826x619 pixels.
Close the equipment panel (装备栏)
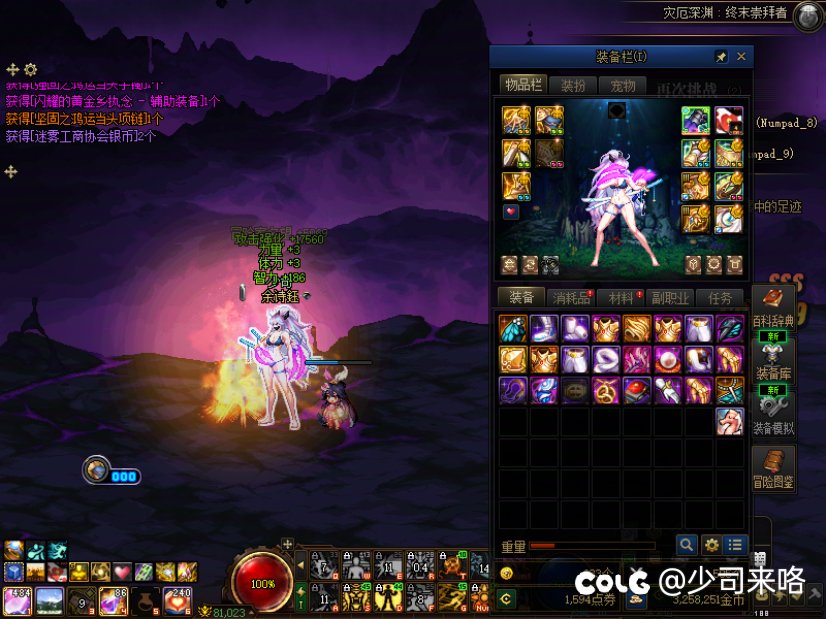[741, 57]
